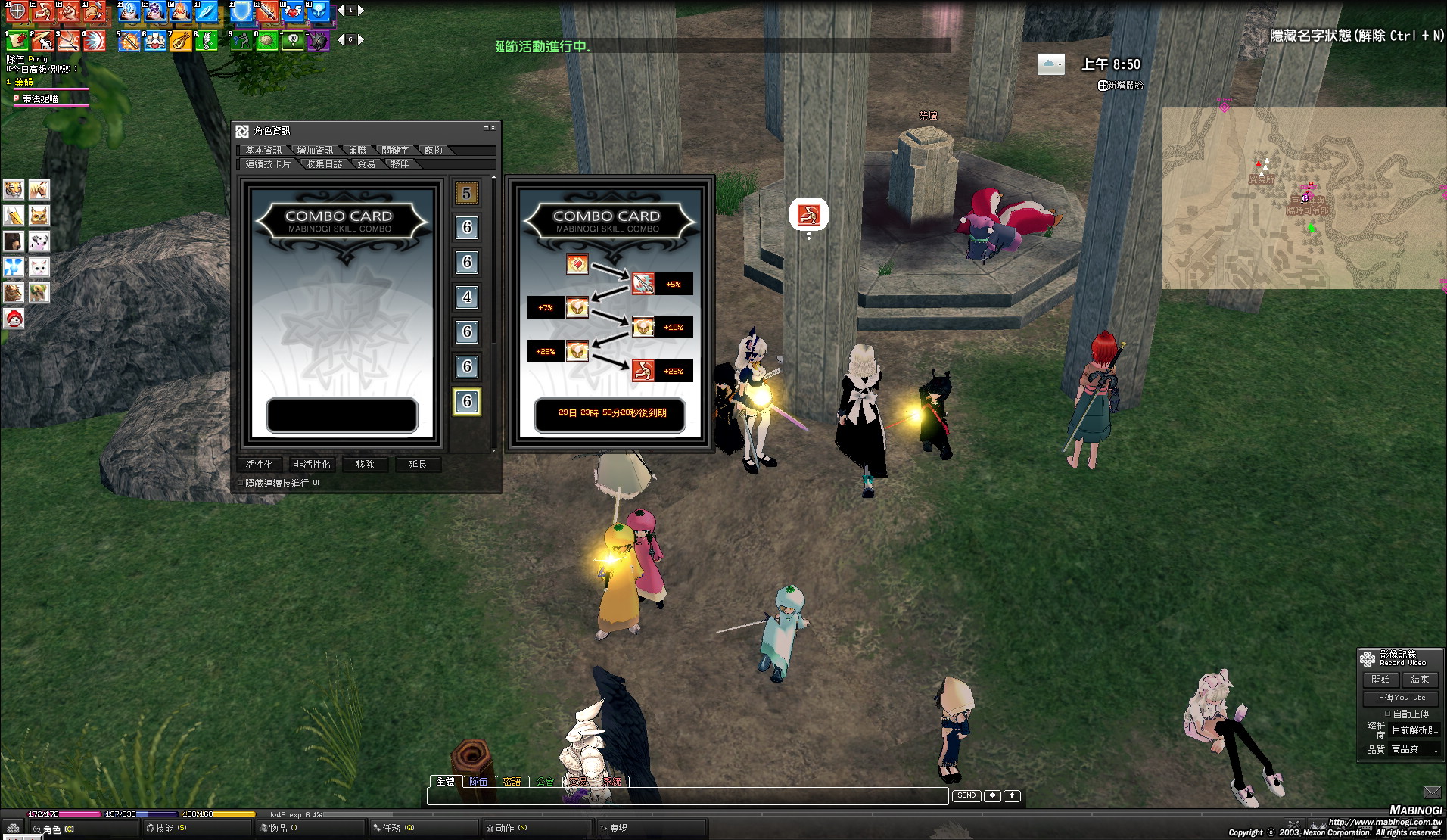
Task: Select the 收集日誌 collection journal tab
Action: 324,164
